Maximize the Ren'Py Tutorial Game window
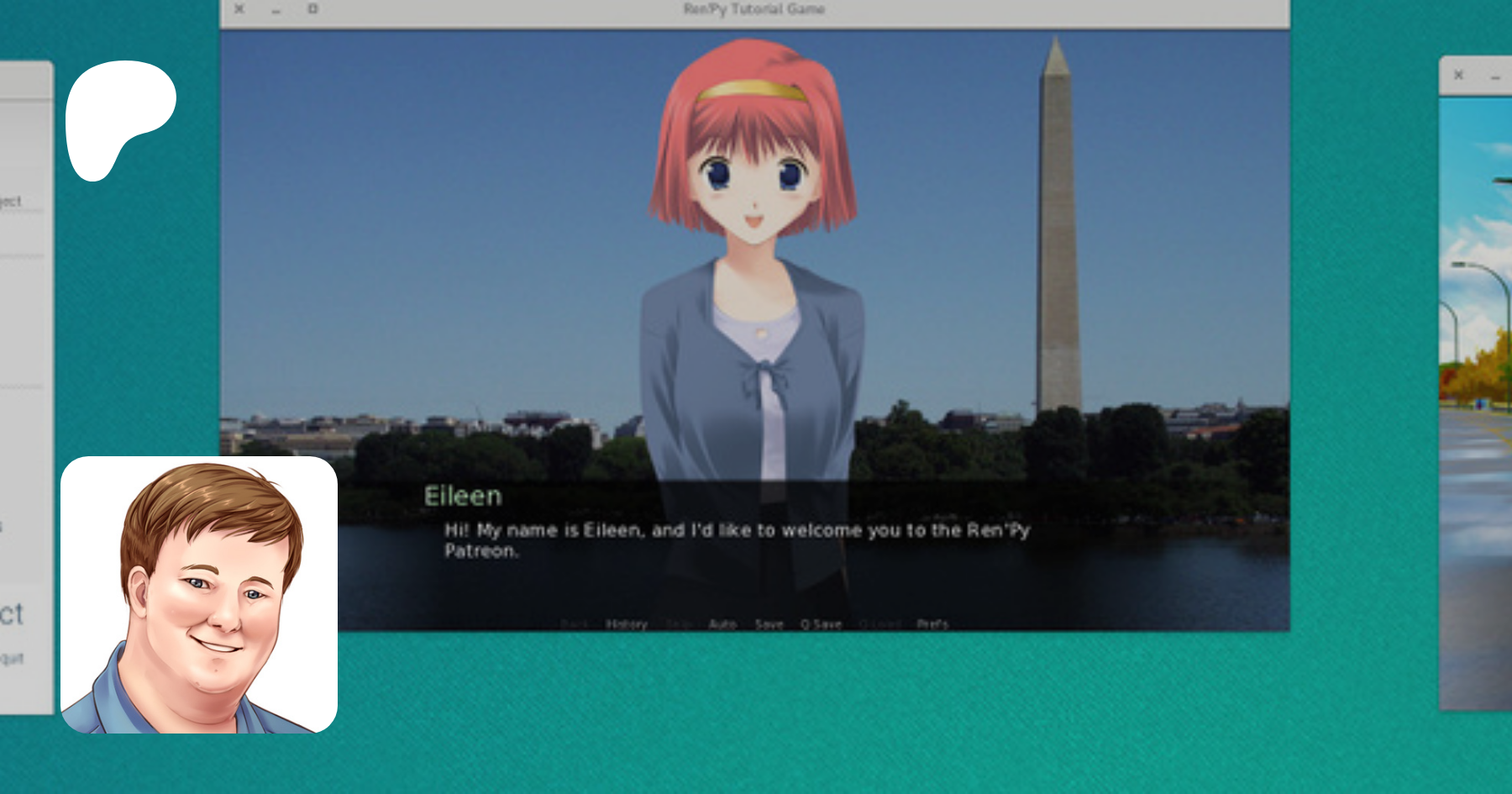This screenshot has width=1512, height=794. [312, 9]
